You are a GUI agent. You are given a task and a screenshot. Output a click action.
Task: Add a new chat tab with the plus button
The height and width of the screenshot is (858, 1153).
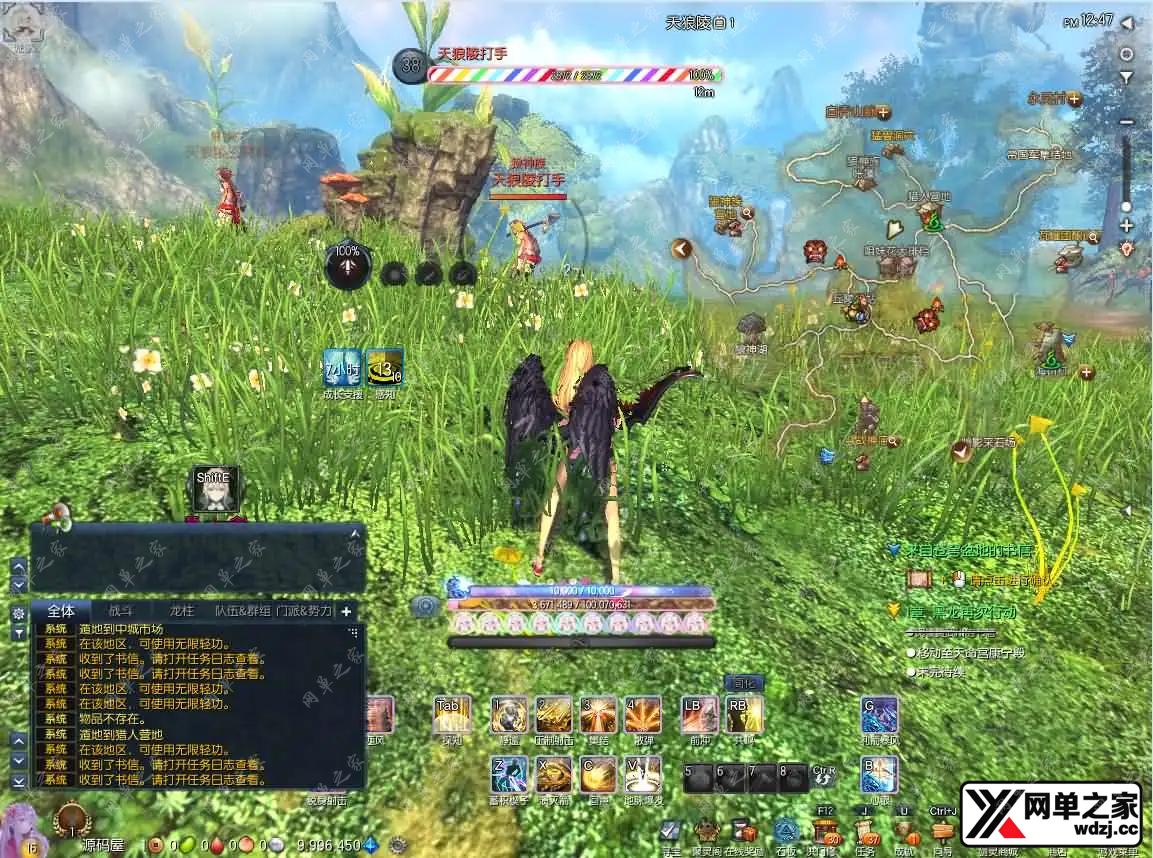pos(347,610)
